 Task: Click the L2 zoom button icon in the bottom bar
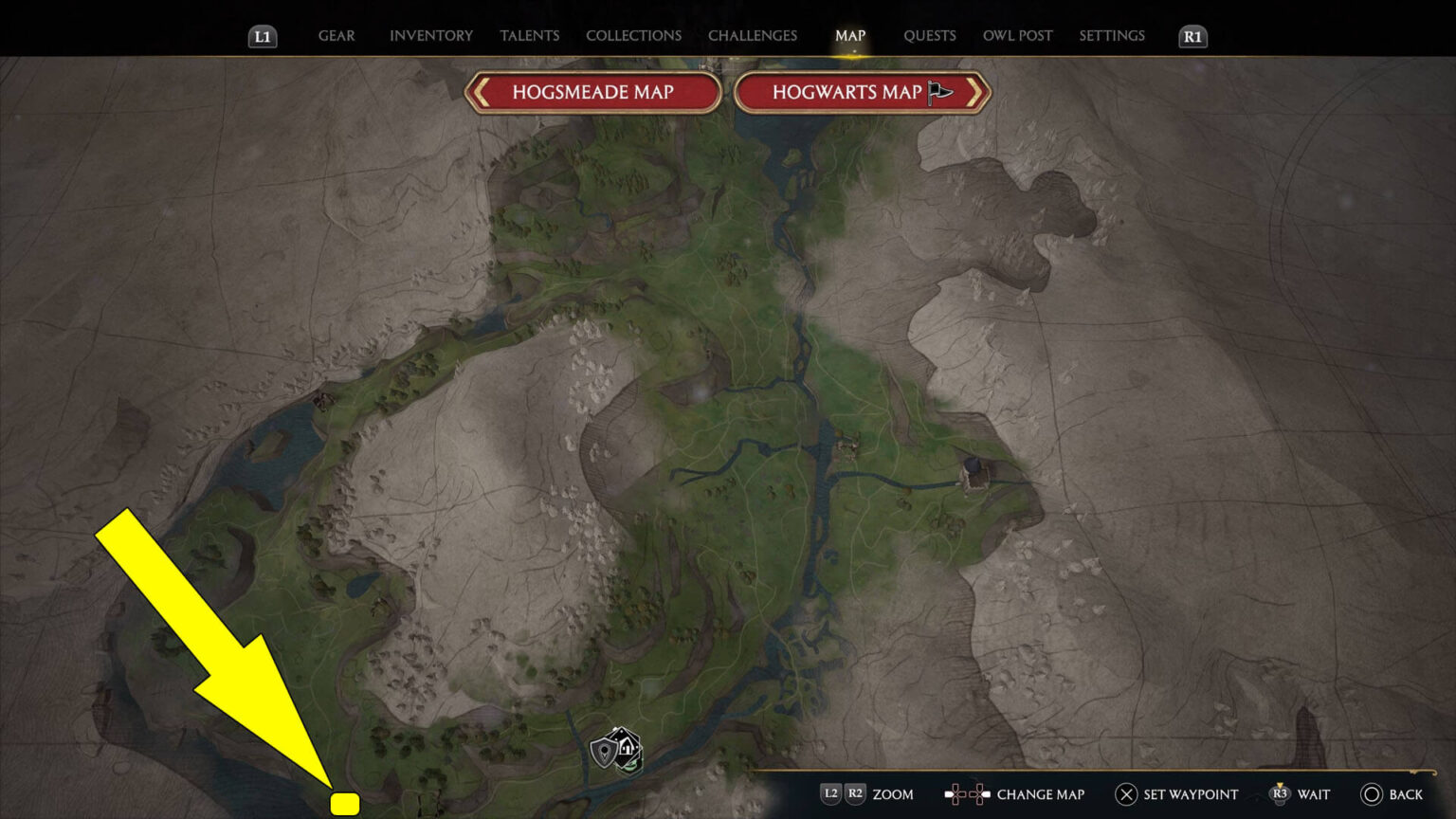click(830, 794)
